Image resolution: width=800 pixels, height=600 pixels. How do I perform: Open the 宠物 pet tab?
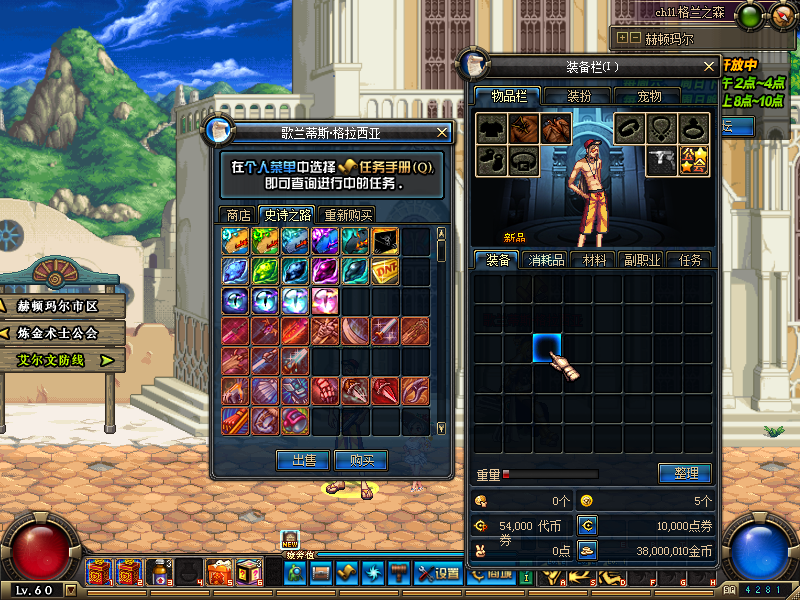(649, 97)
